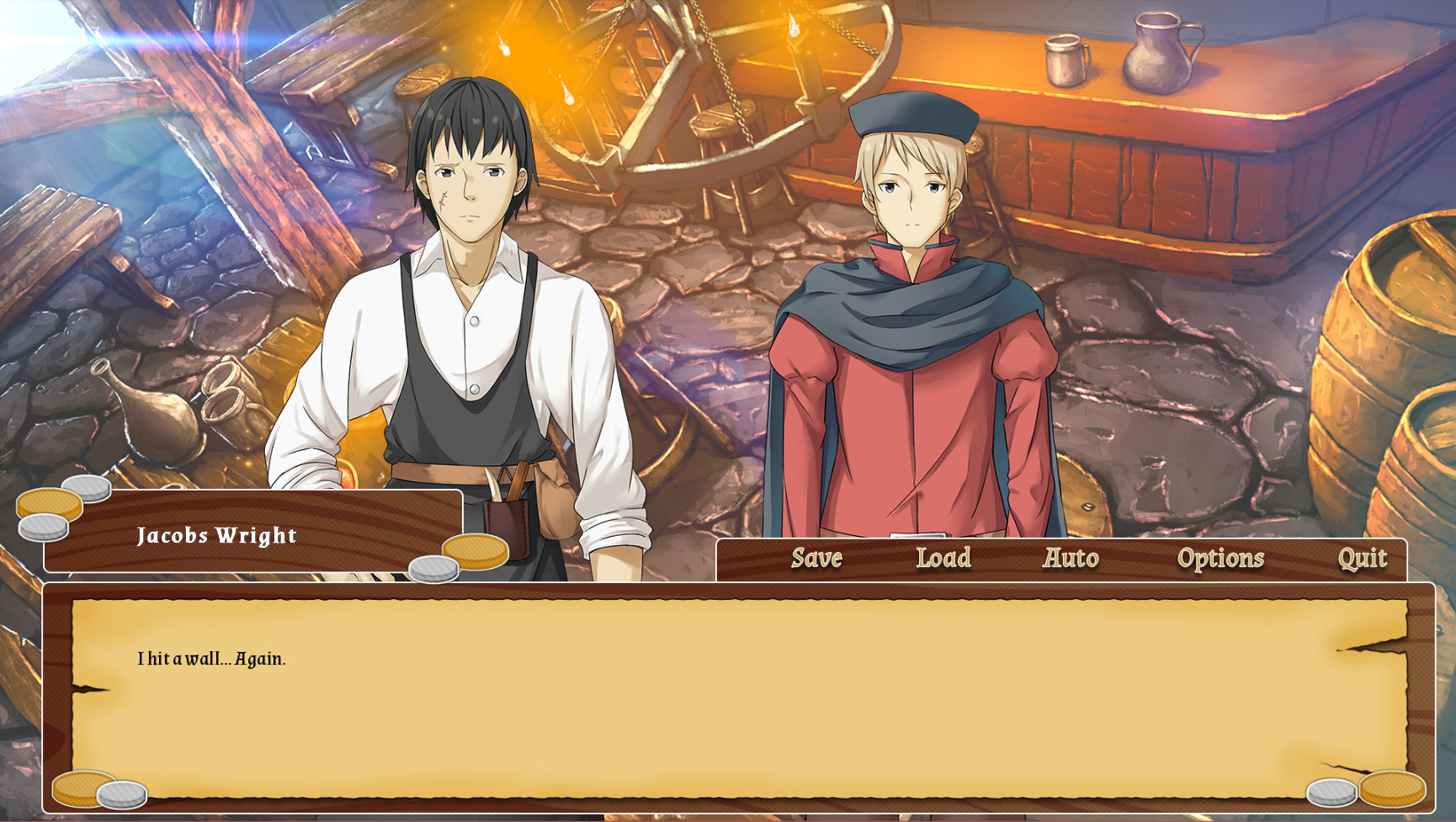Click the gold coin at bottom left
Screen dimensions: 1456x822
click(82, 788)
